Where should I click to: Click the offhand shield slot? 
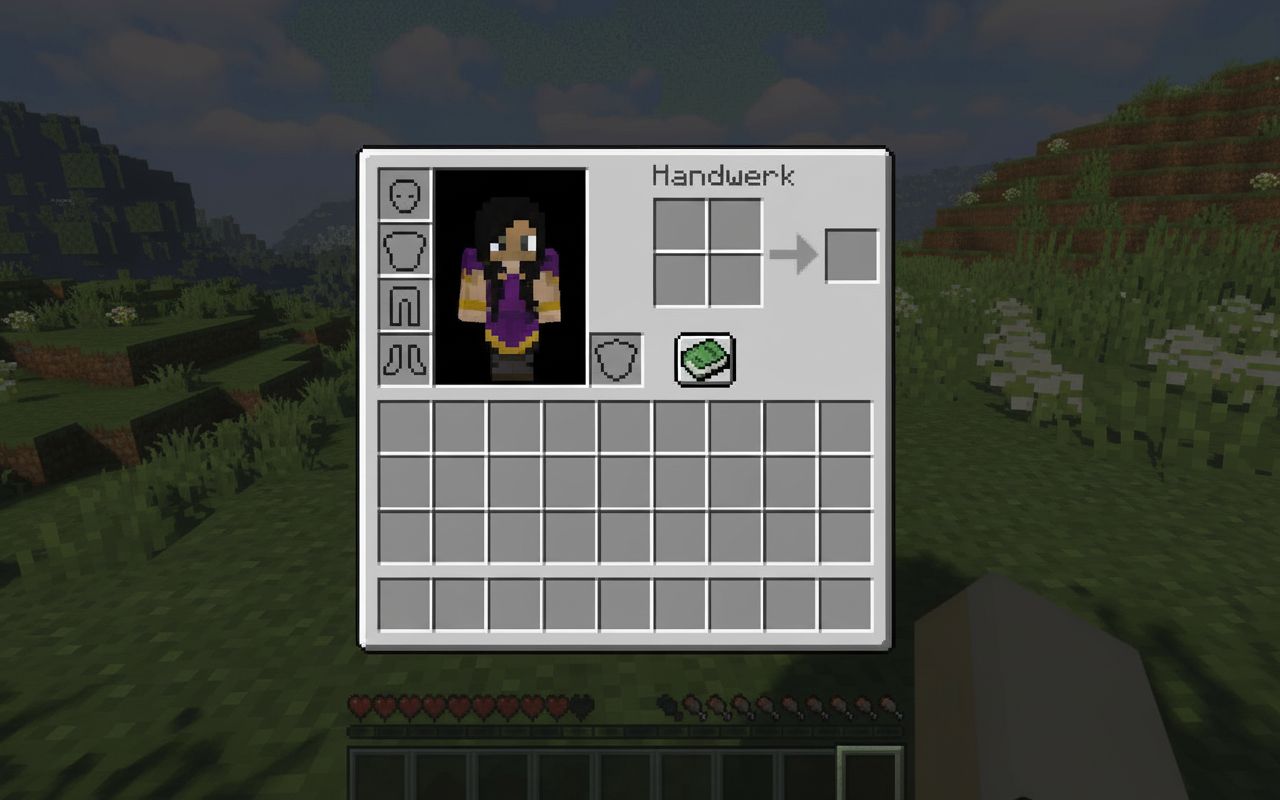point(616,361)
